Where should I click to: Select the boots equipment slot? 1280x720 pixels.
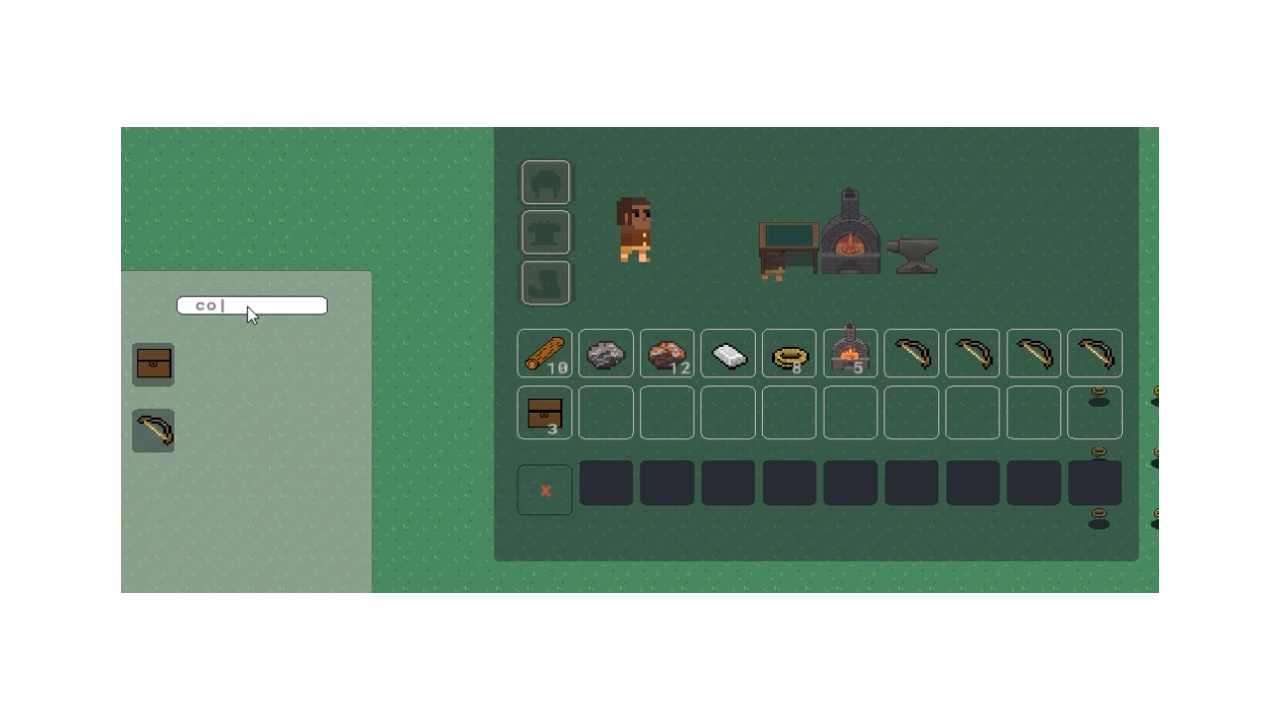(545, 281)
